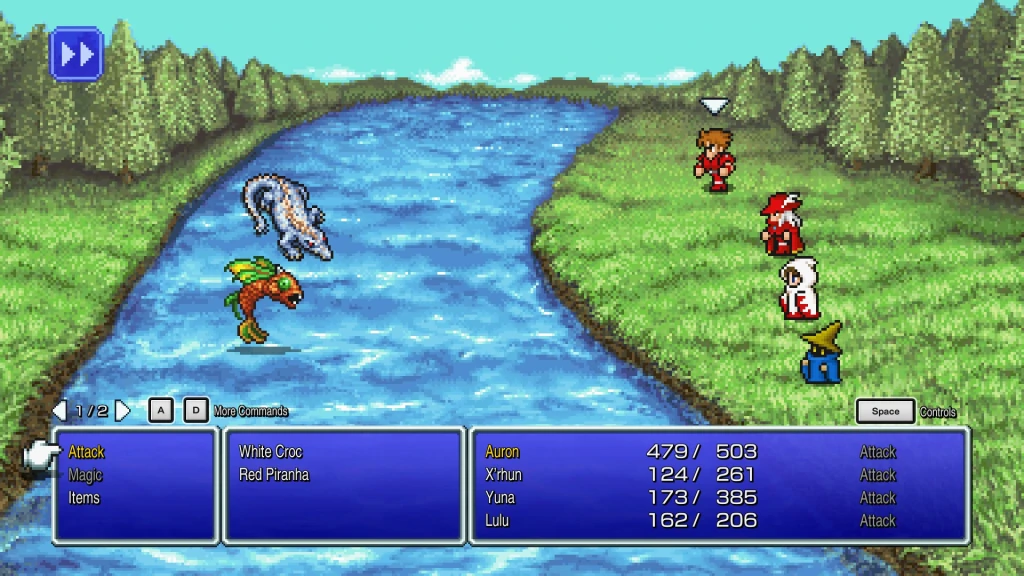Go to next command page arrow
Screen dimensions: 1024x576
coord(123,411)
